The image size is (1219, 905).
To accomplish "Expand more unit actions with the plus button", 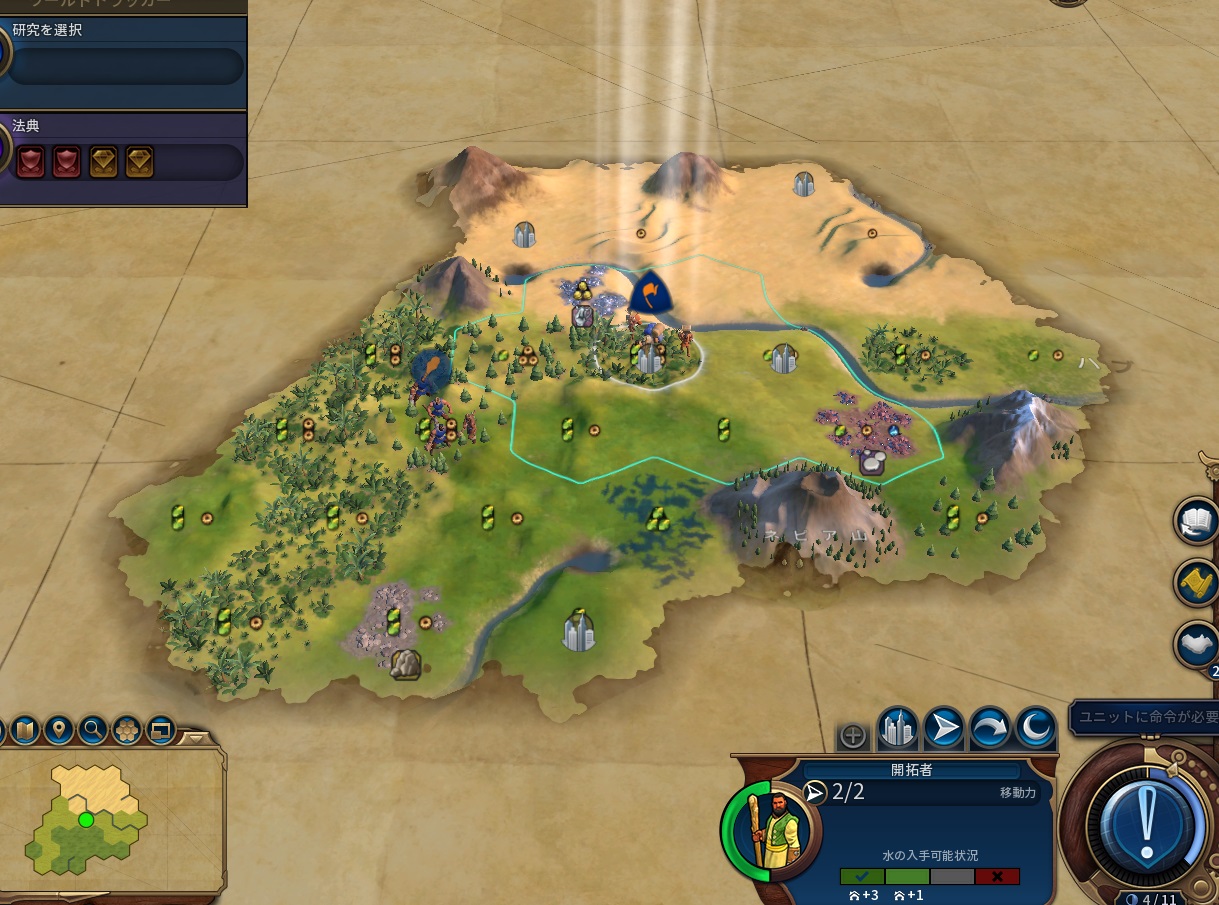I will [x=852, y=737].
